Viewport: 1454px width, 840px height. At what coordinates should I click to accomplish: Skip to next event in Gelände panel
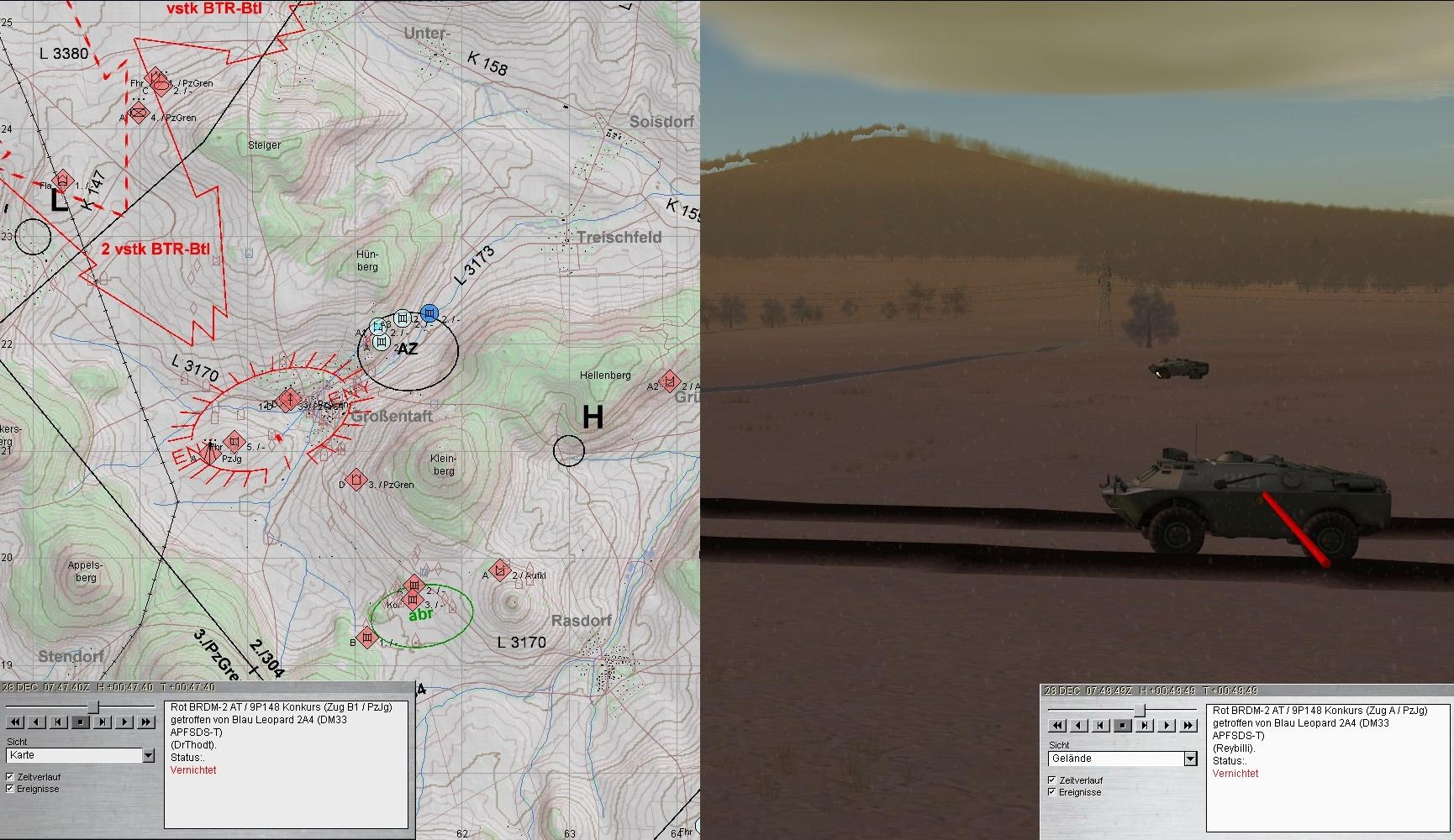(1145, 726)
